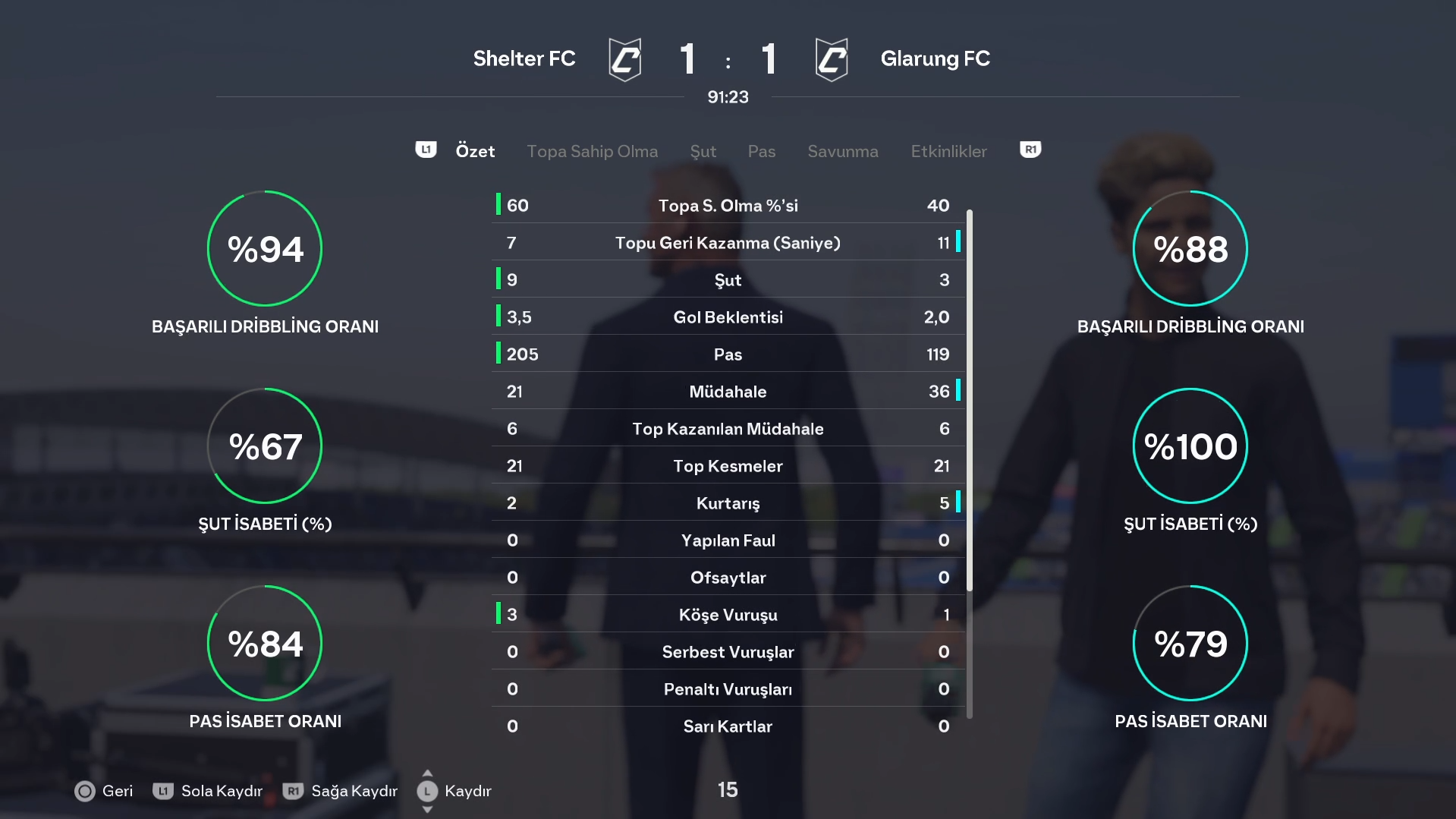Select the Kurtarış stat row
This screenshot has height=819, width=1456.
[x=728, y=503]
